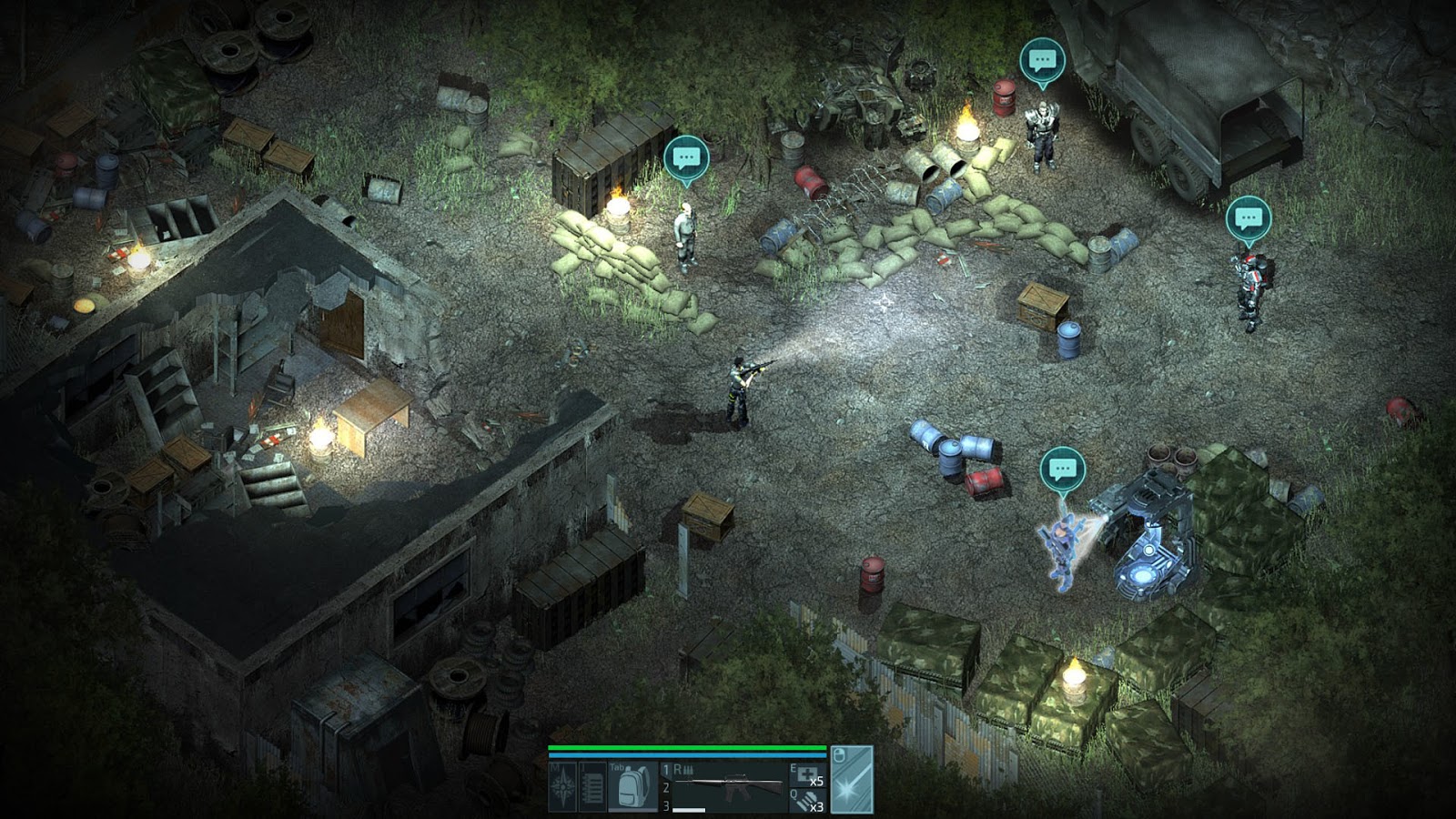Click speech bubble near the blue exosuit
The height and width of the screenshot is (819, 1456).
(1061, 470)
